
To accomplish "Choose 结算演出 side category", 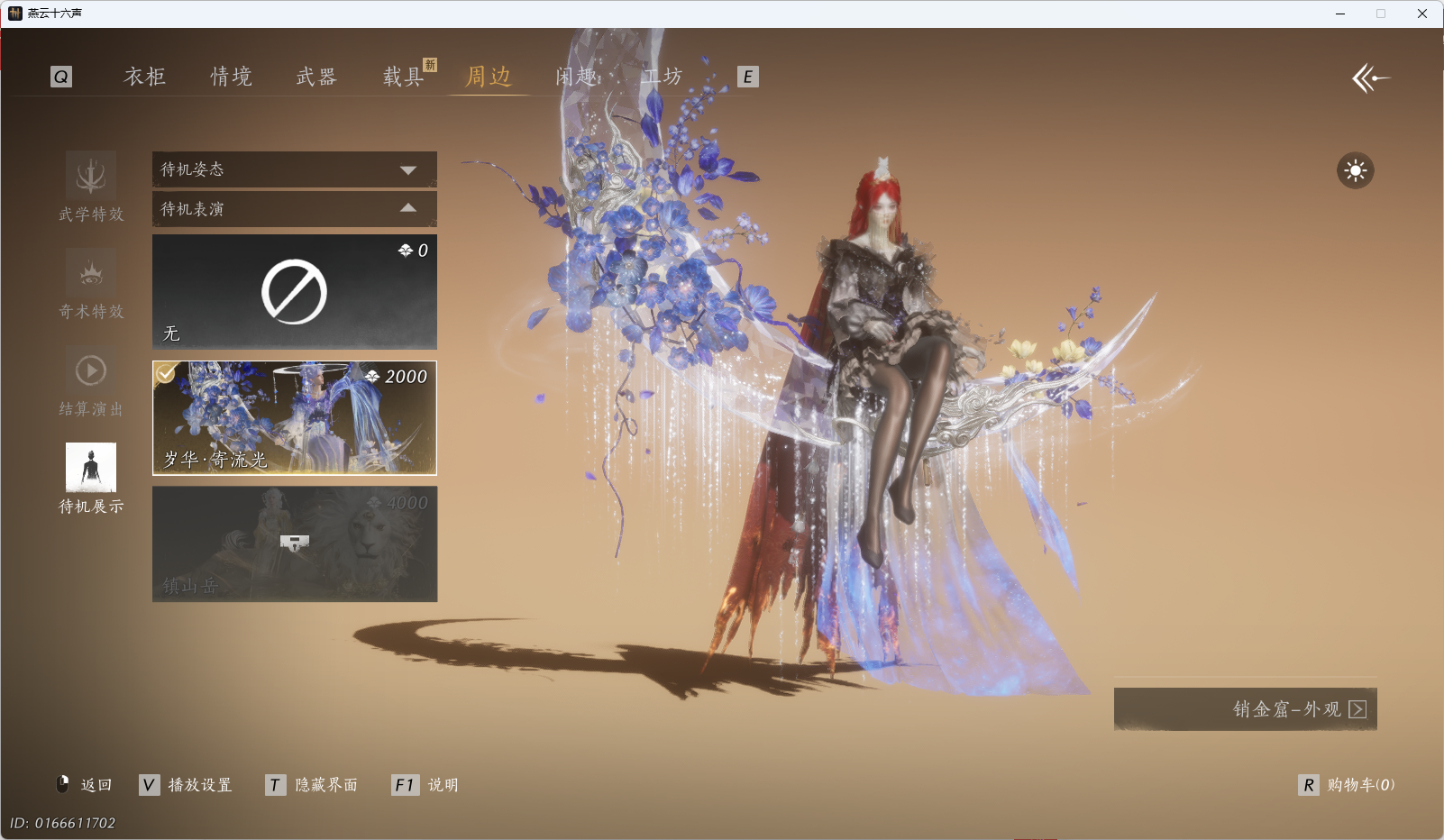I will click(91, 380).
